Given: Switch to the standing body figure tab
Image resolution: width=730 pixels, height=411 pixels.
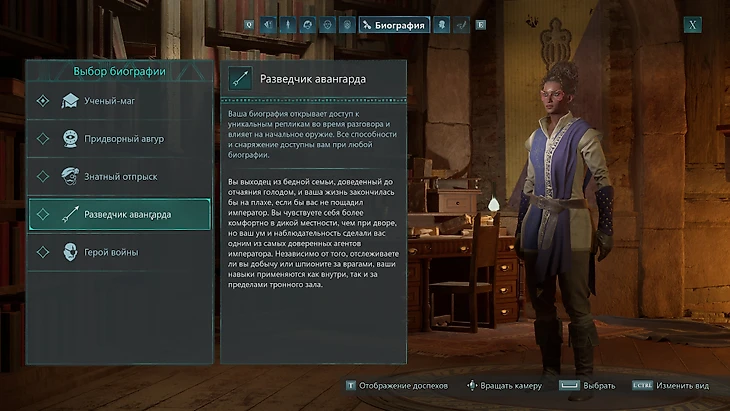Looking at the screenshot, I should pyautogui.click(x=288, y=25).
